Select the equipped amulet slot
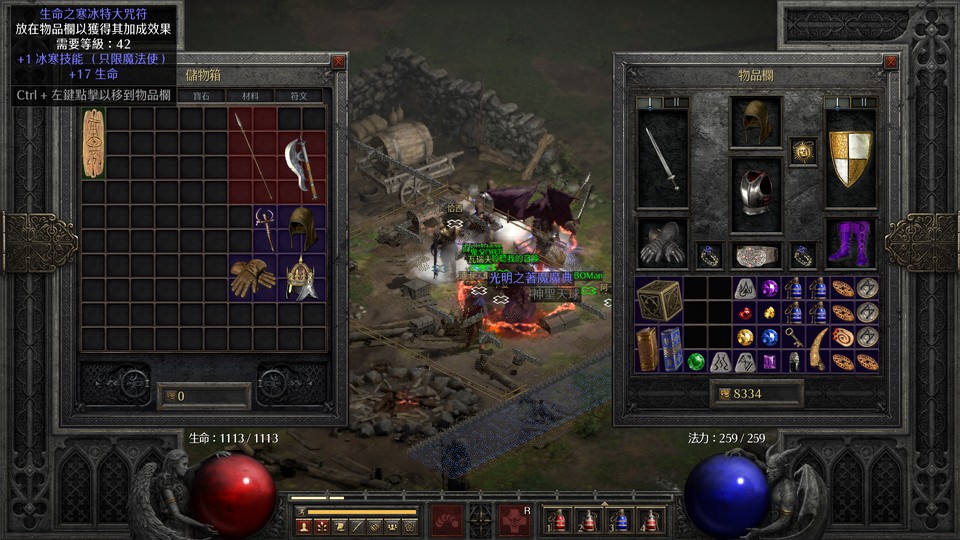Screen dimensions: 960x540 [803, 151]
